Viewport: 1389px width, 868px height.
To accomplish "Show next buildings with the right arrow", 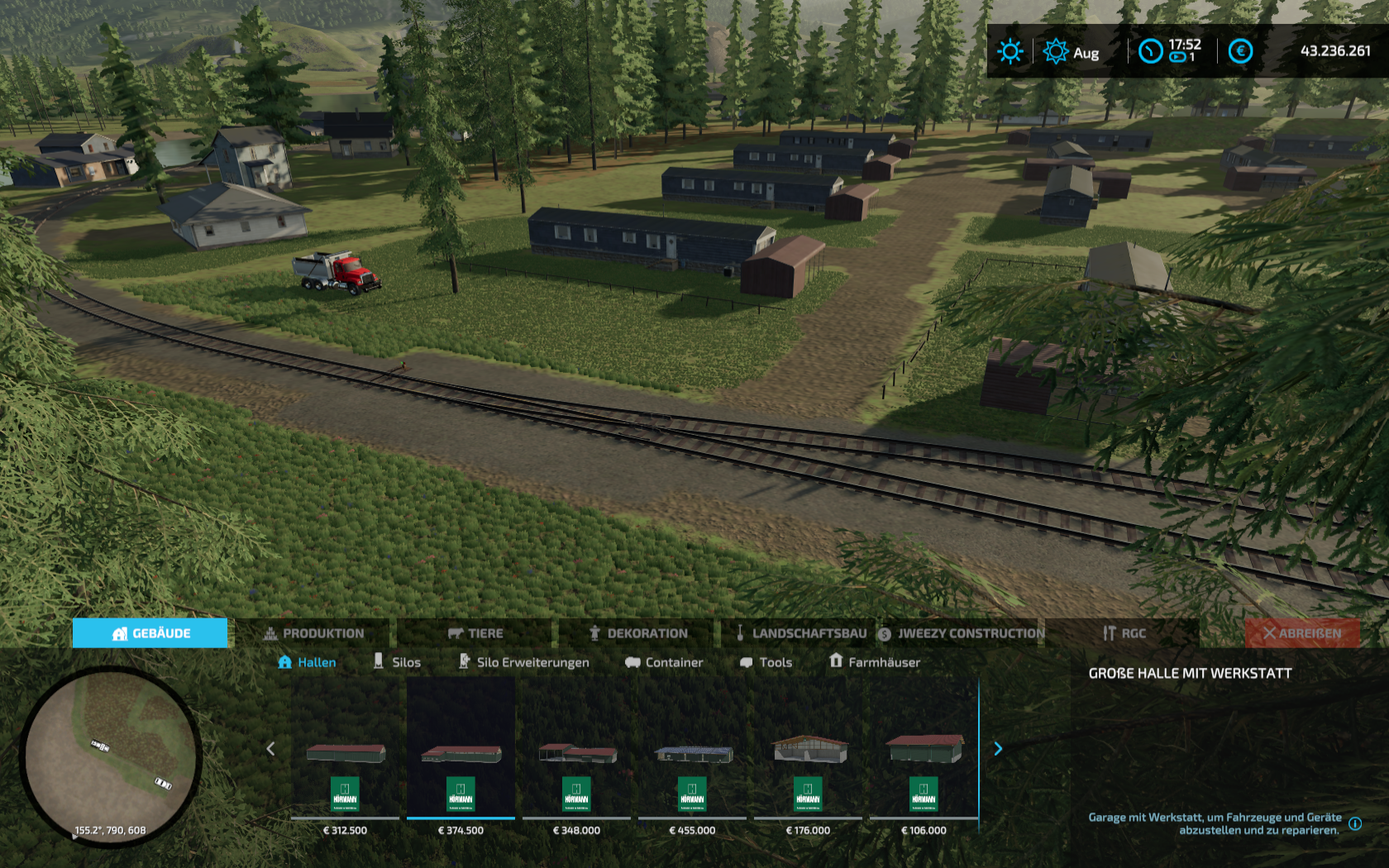I will point(998,749).
